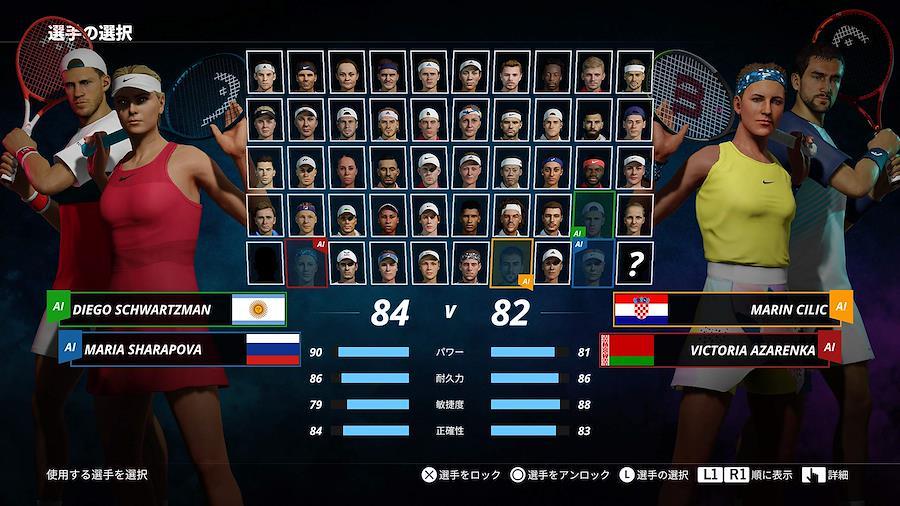Select the portrait with the red headband
The image size is (900, 506).
tap(593, 166)
